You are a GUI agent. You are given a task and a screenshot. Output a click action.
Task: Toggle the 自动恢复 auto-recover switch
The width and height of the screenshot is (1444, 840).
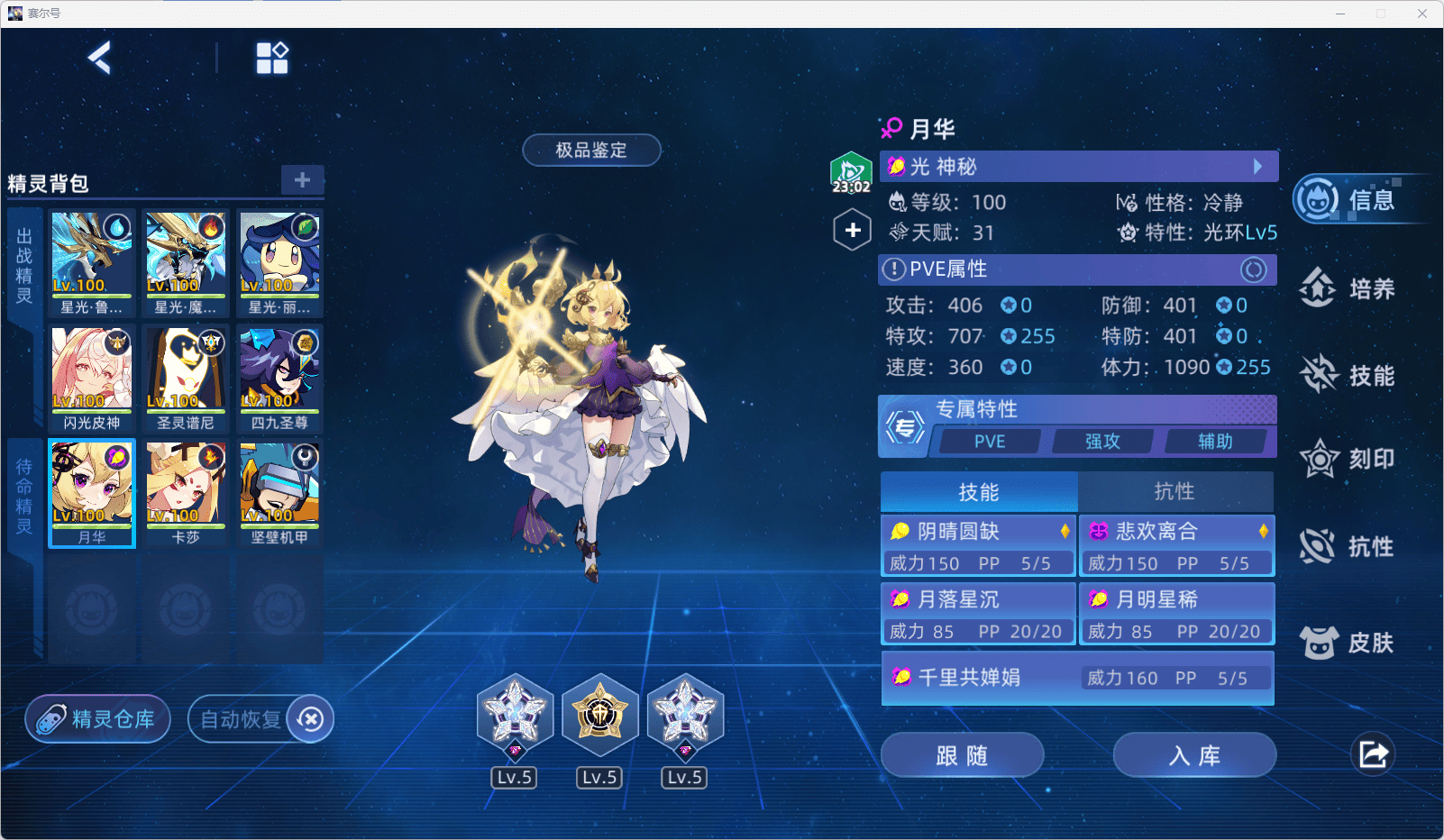click(310, 719)
